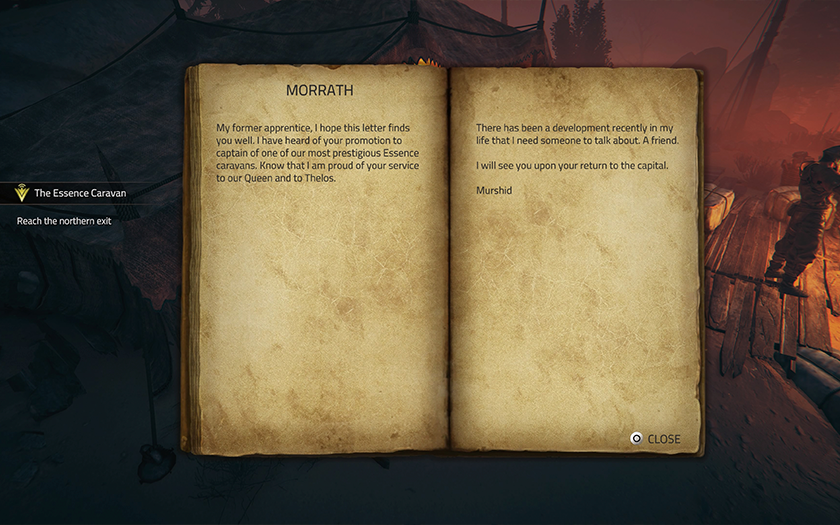840x525 pixels.
Task: Select The Essence Caravan quest tracker
Action: click(x=79, y=193)
